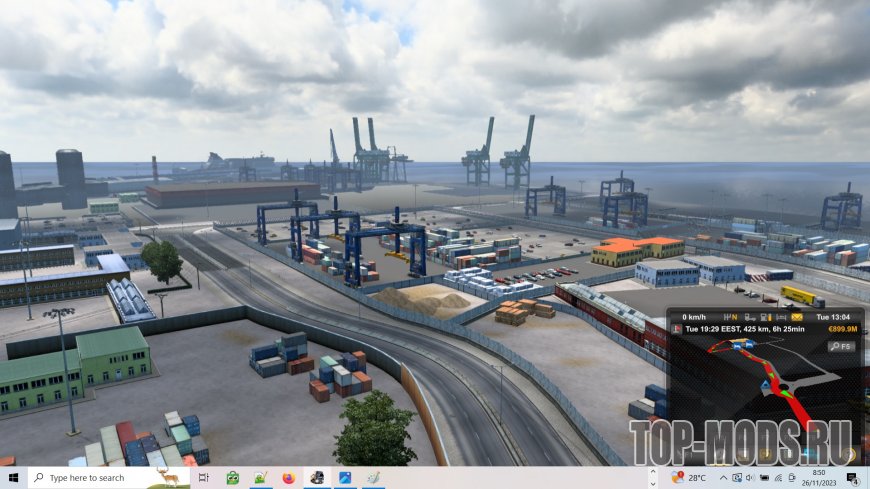Click the rest bed icon in the advisor

pos(781,317)
